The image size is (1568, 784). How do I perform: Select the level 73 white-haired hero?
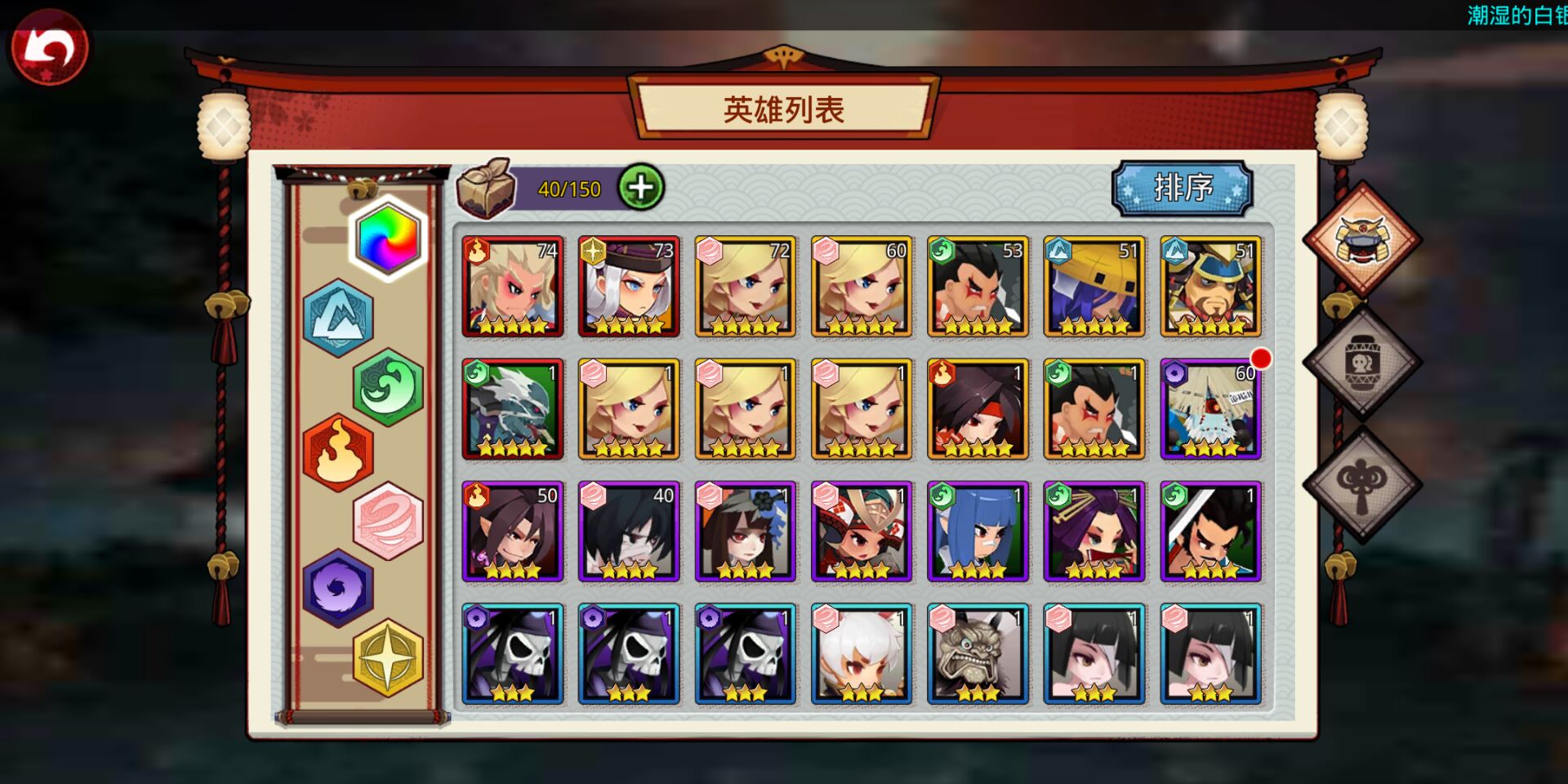(629, 287)
